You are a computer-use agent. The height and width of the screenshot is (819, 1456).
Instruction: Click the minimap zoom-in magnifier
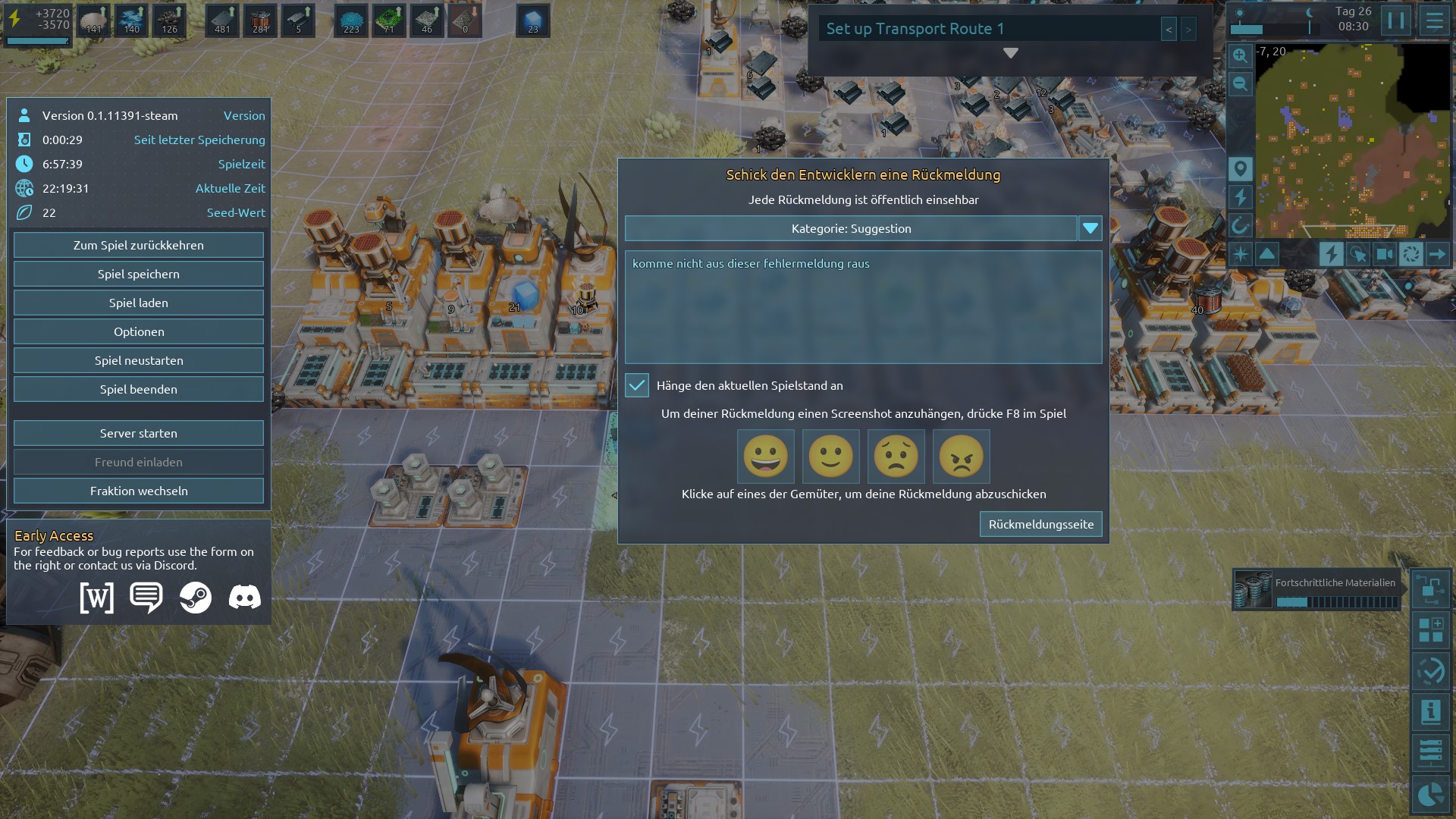(1240, 56)
